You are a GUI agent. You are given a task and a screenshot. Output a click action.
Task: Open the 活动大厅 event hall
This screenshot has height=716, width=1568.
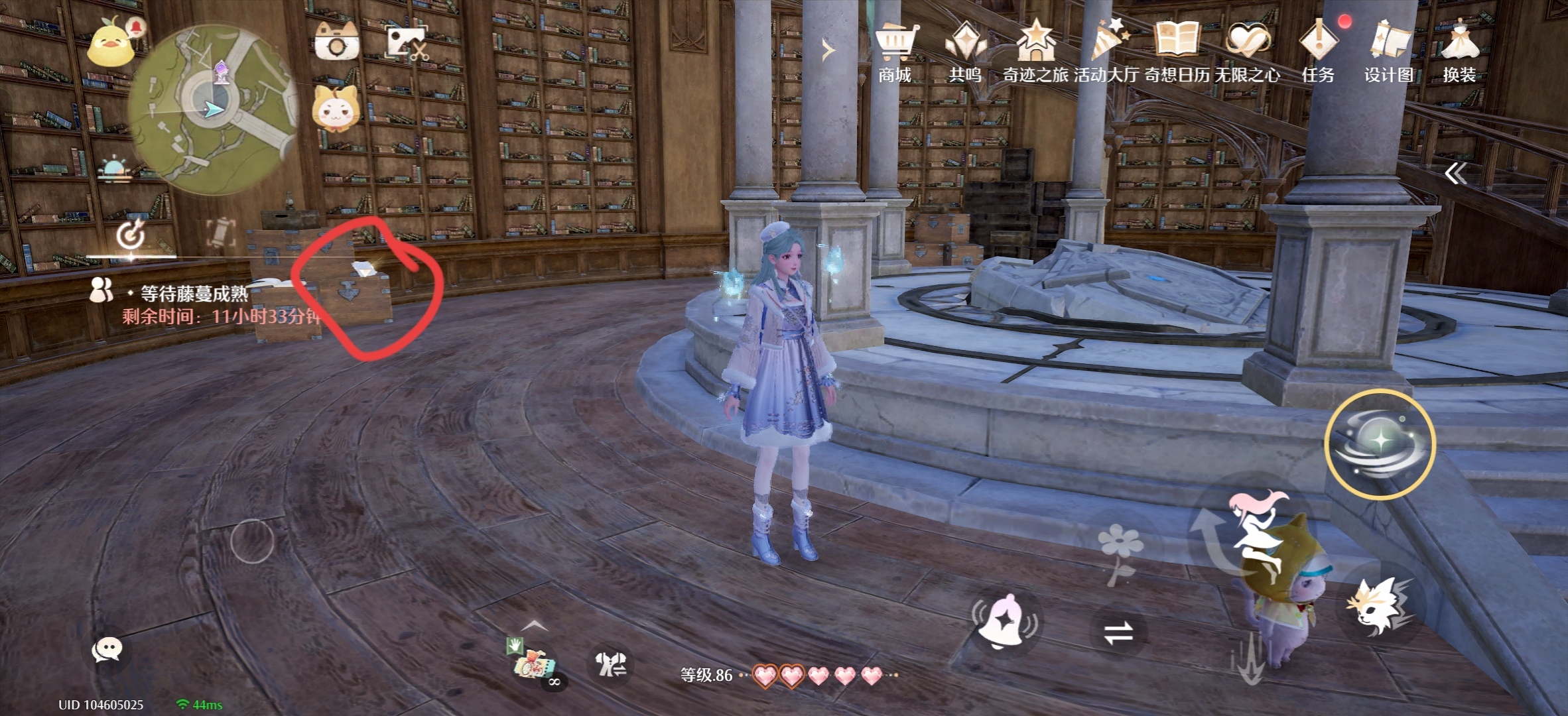(x=1106, y=52)
